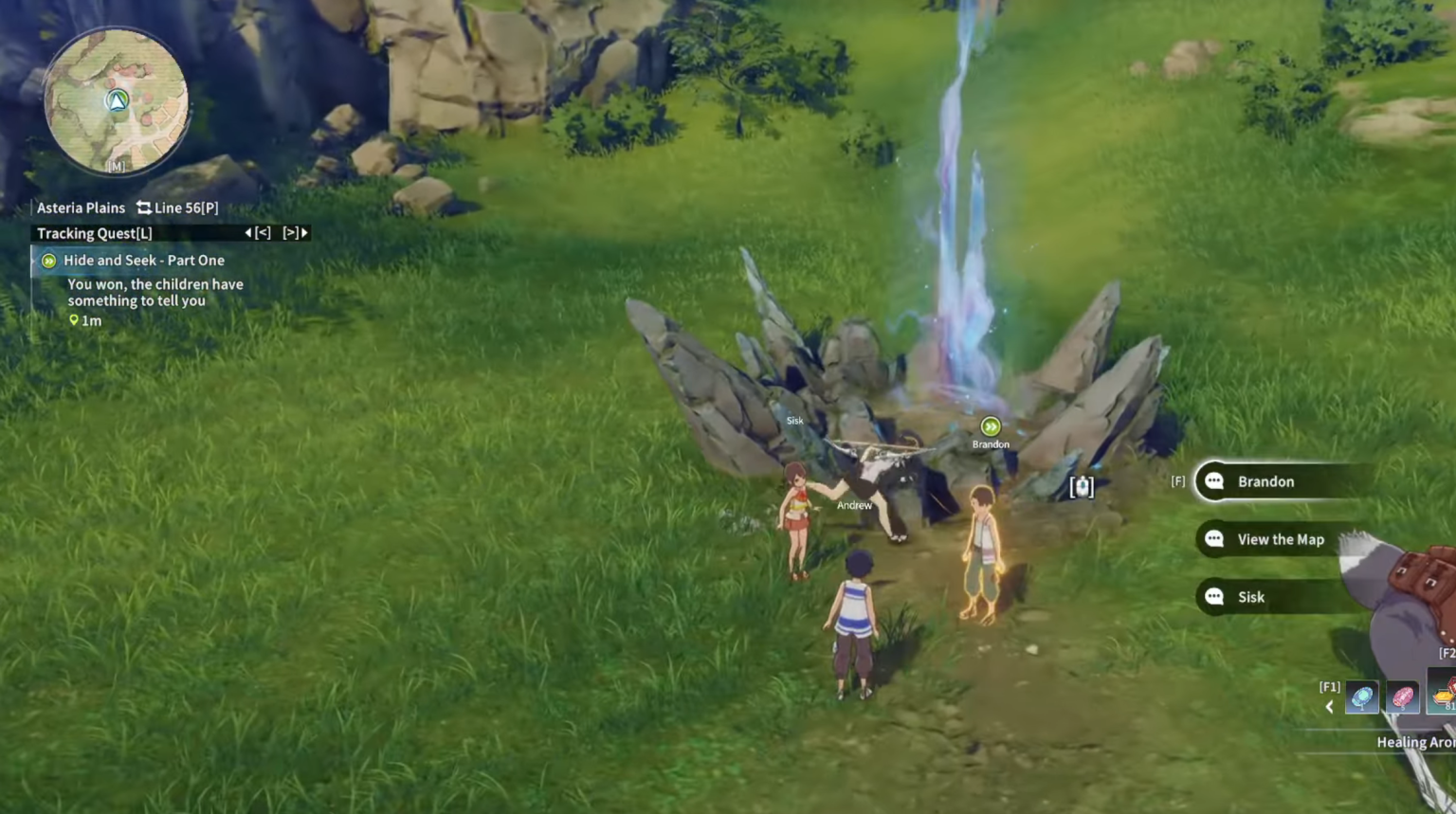The height and width of the screenshot is (814, 1456).
Task: Advance to next quest using the [>] arrow
Action: pos(292,232)
